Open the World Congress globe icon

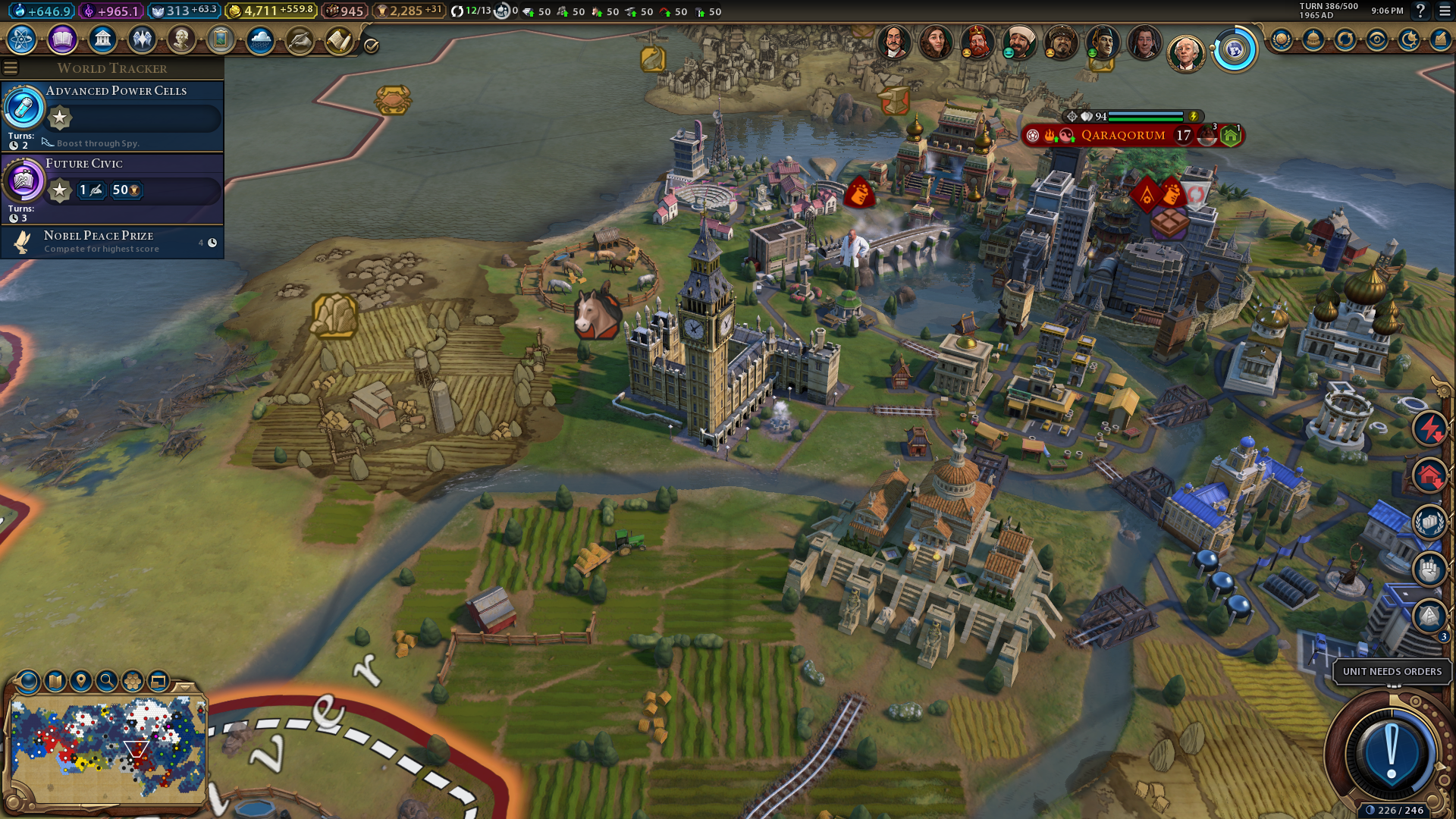(1235, 50)
